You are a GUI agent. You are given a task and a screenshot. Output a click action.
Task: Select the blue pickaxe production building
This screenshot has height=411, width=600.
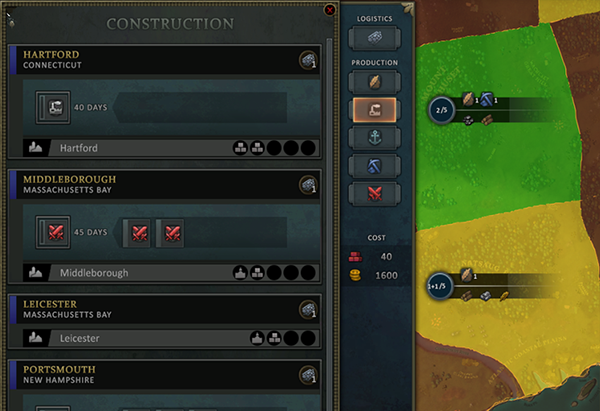coord(374,165)
